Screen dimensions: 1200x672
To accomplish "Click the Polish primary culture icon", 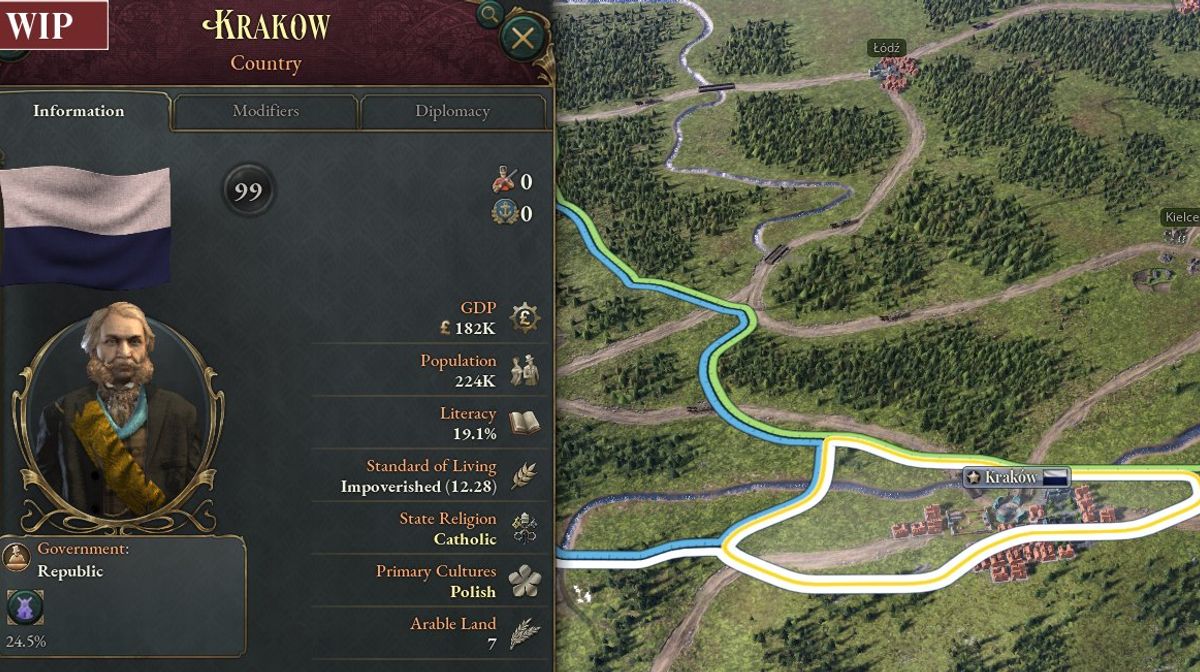I will pos(524,581).
